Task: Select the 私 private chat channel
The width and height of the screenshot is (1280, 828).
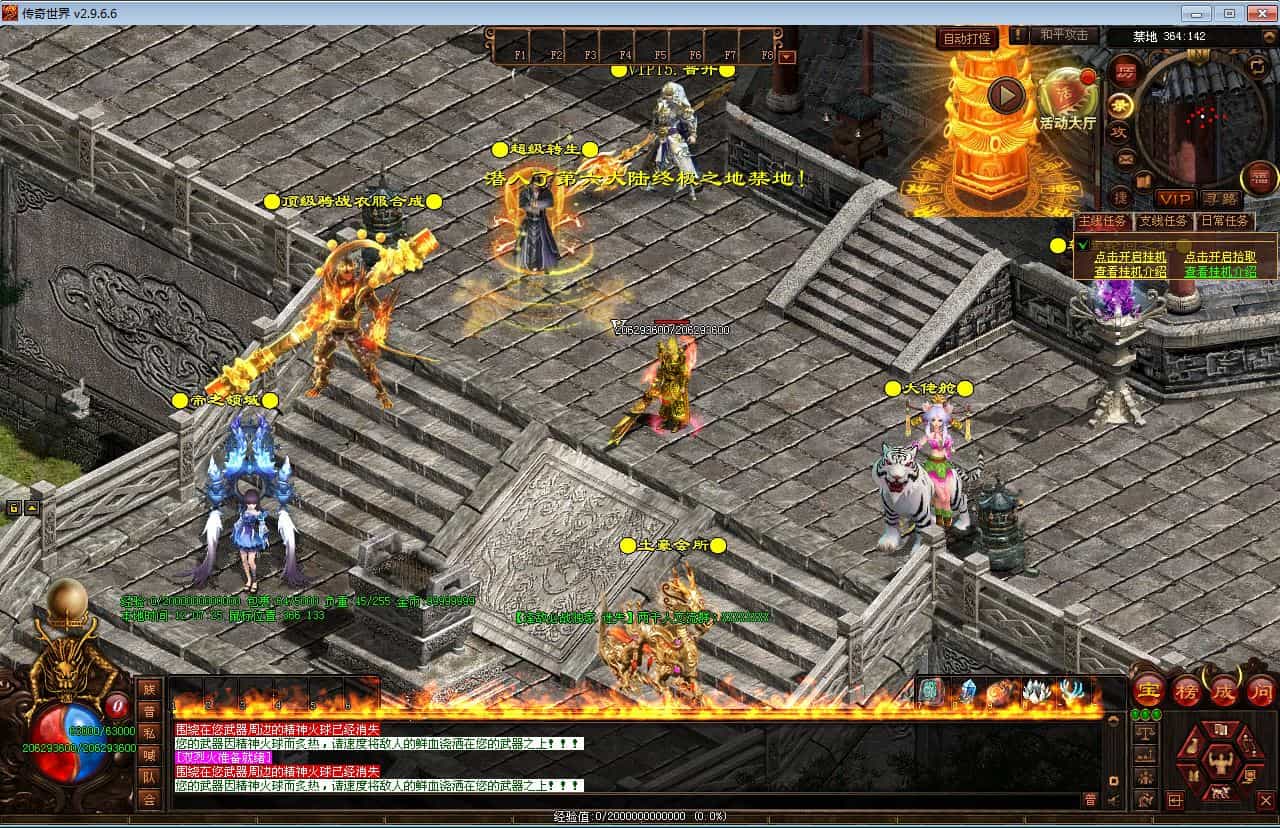Action: click(x=149, y=731)
